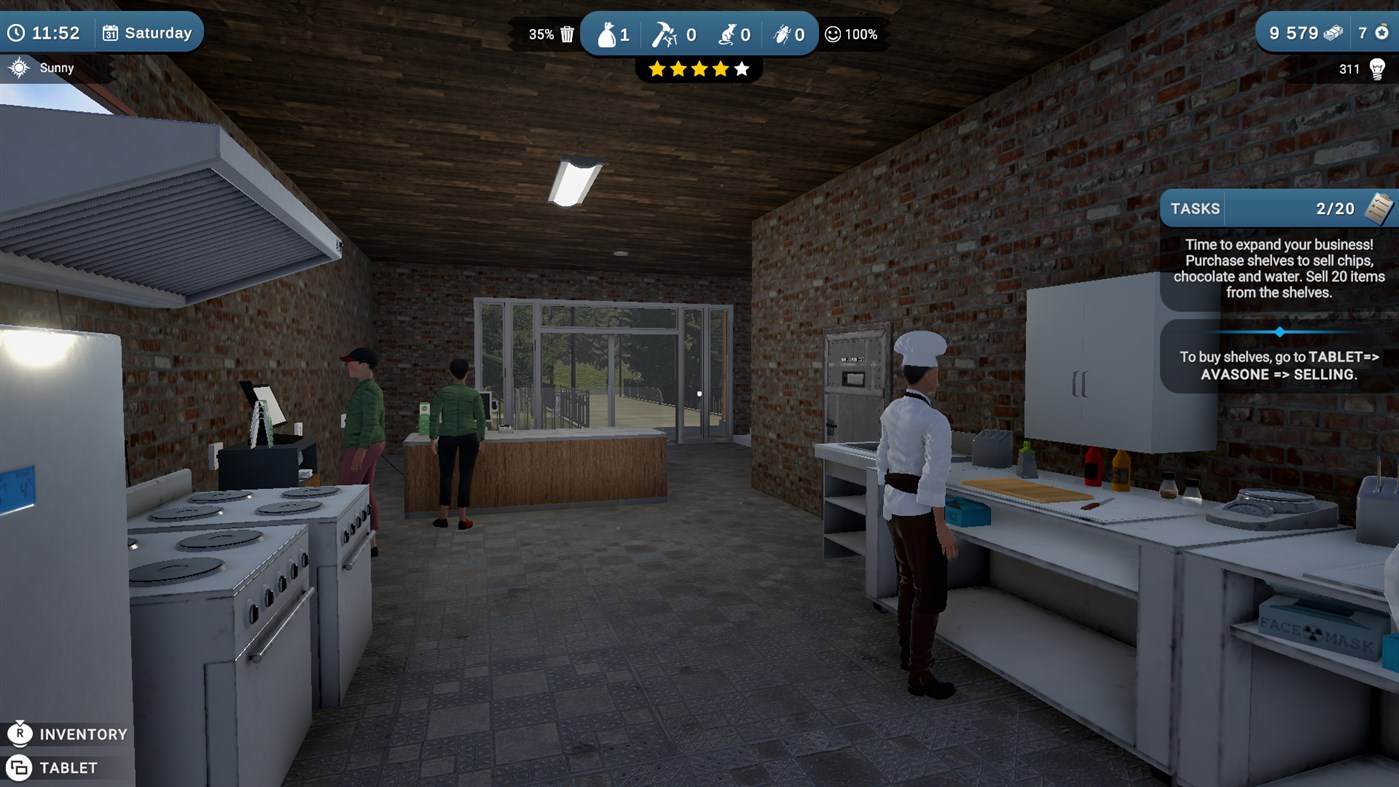The height and width of the screenshot is (787, 1399).
Task: Click the fifth empty rating star
Action: [x=740, y=68]
